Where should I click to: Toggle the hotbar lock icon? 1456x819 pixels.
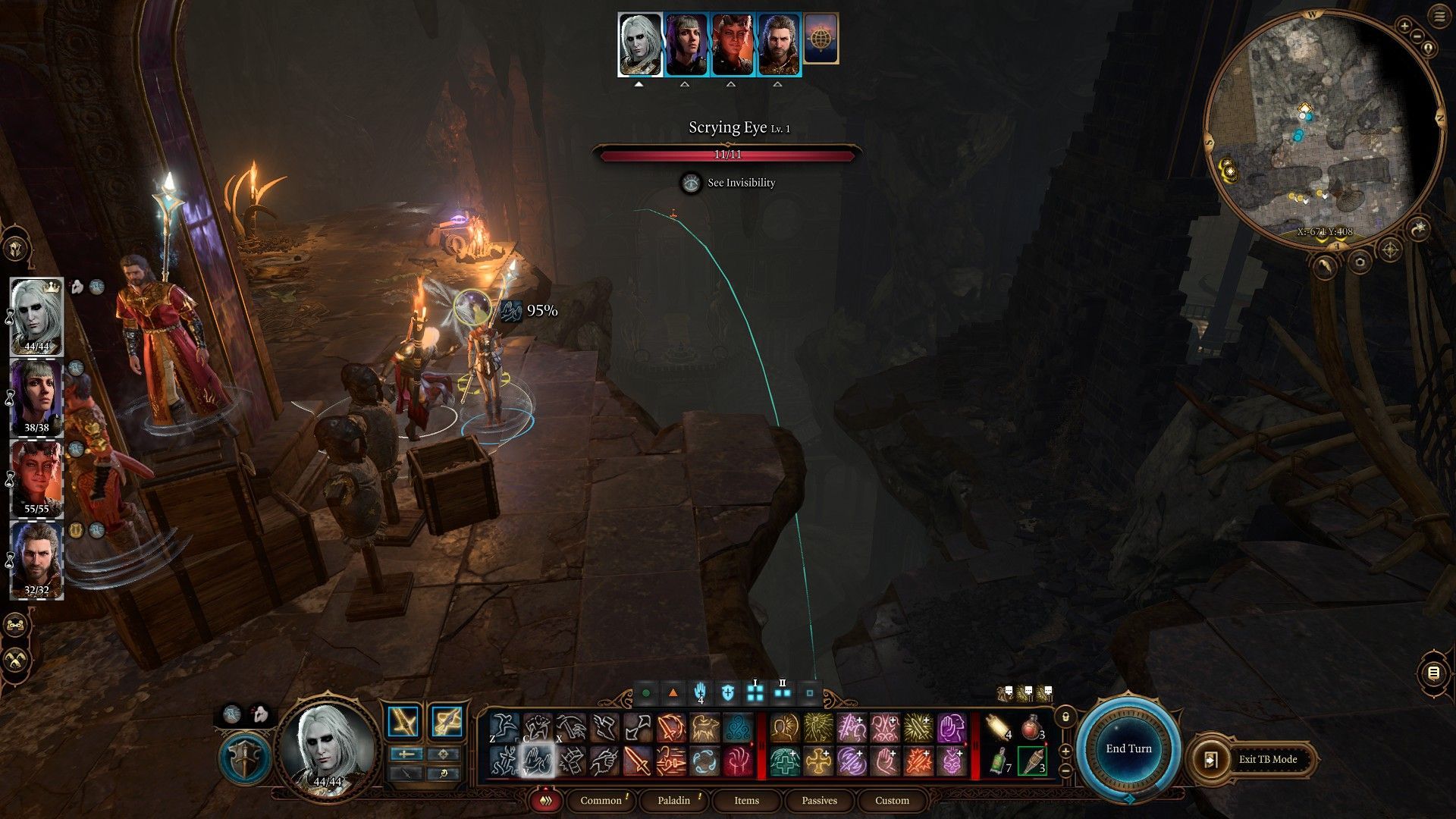1065,717
